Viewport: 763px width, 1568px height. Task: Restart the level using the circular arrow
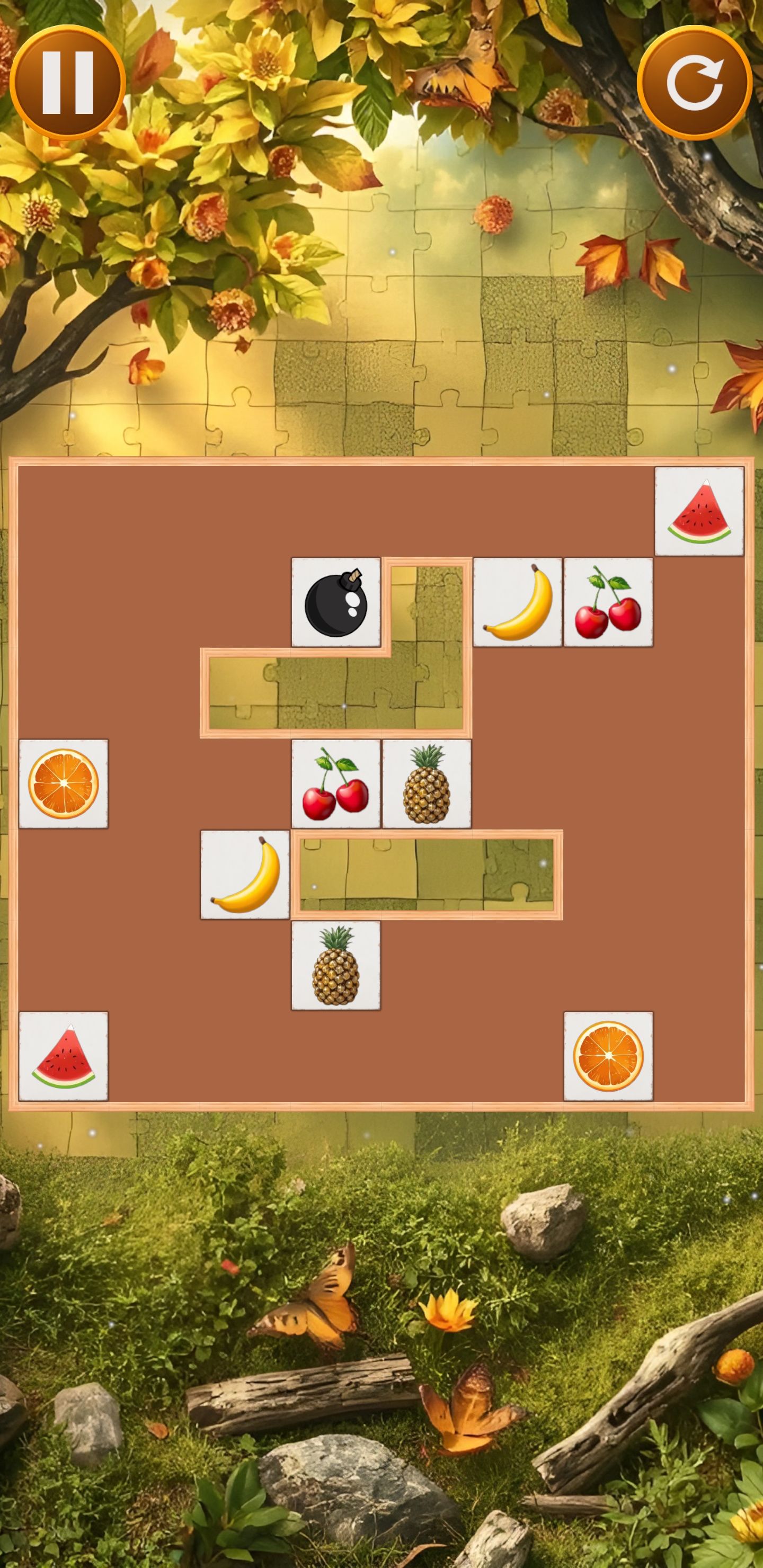[694, 83]
